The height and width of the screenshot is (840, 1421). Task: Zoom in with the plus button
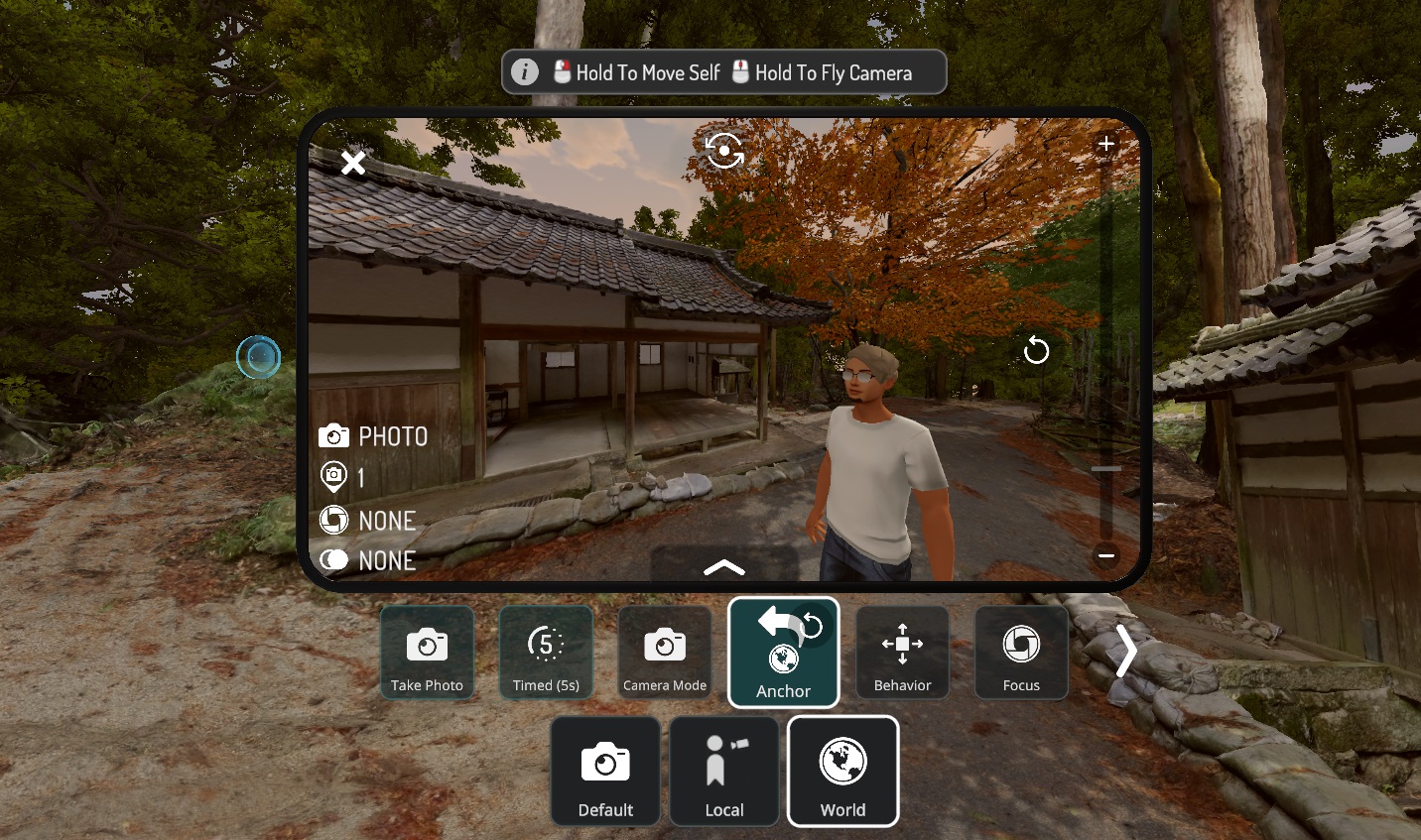pos(1106,144)
